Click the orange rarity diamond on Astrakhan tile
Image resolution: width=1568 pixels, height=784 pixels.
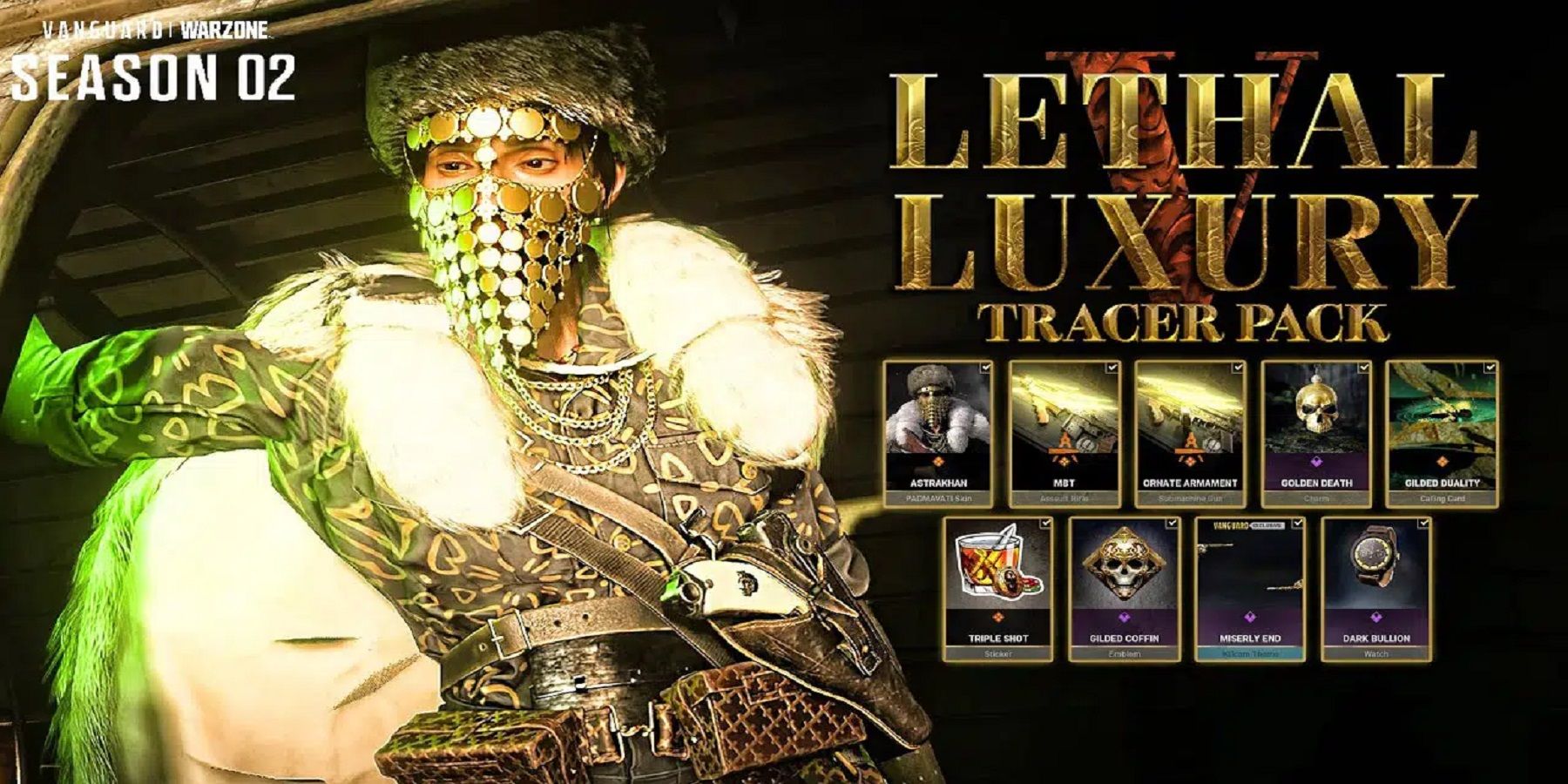[941, 462]
